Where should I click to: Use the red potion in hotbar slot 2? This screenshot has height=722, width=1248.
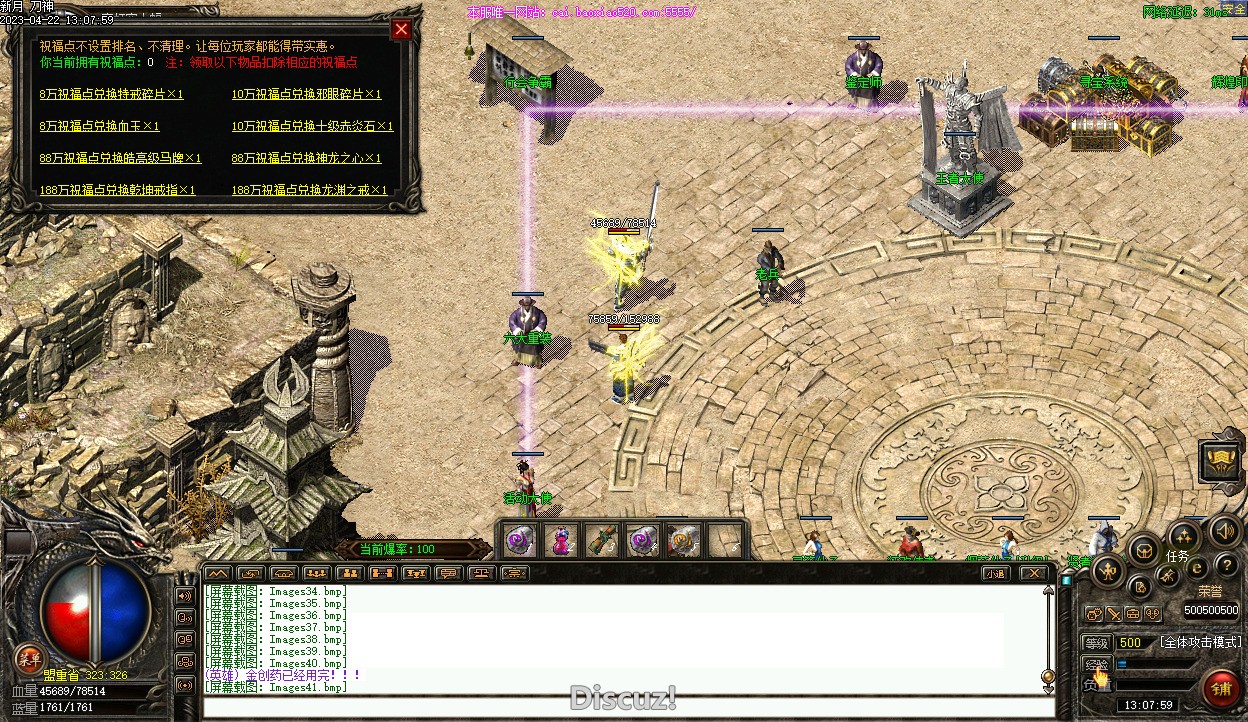[x=560, y=541]
